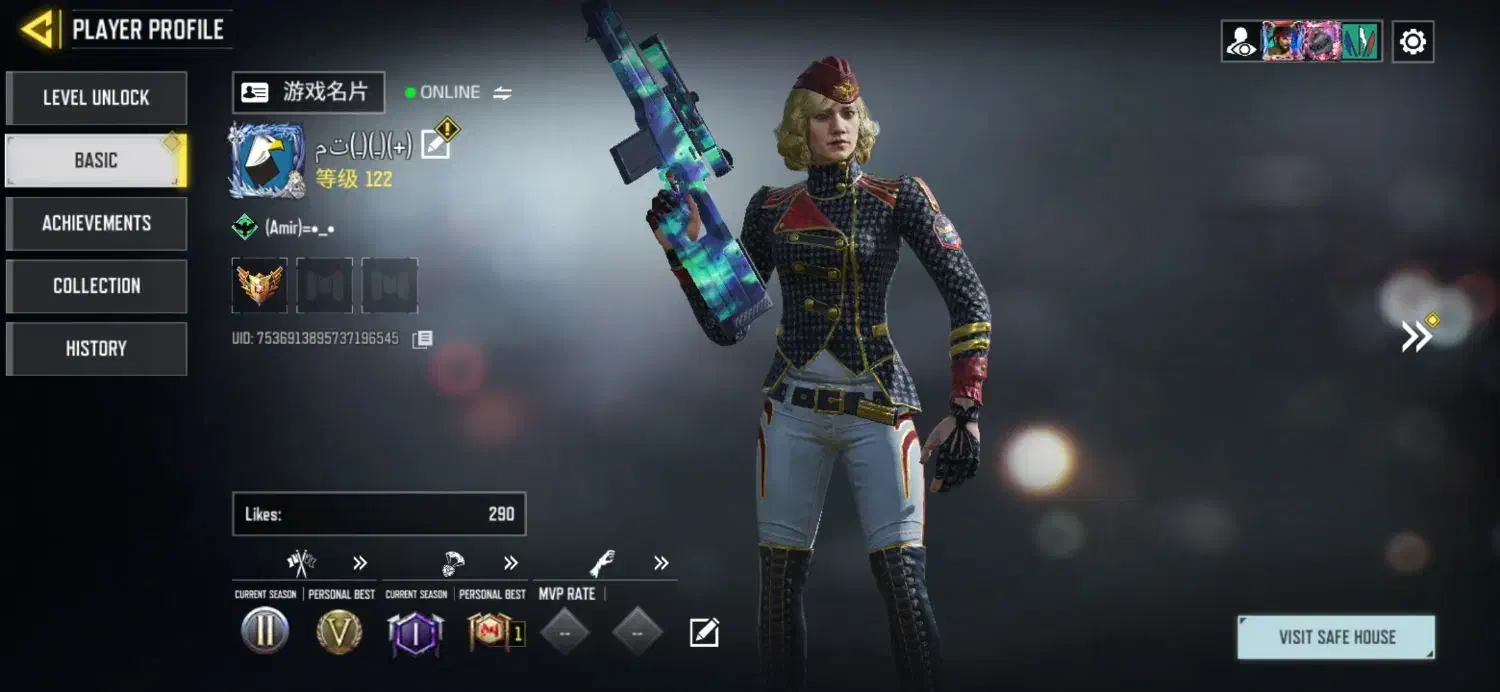Open the Level Unlock tab
The width and height of the screenshot is (1500, 692).
[96, 98]
